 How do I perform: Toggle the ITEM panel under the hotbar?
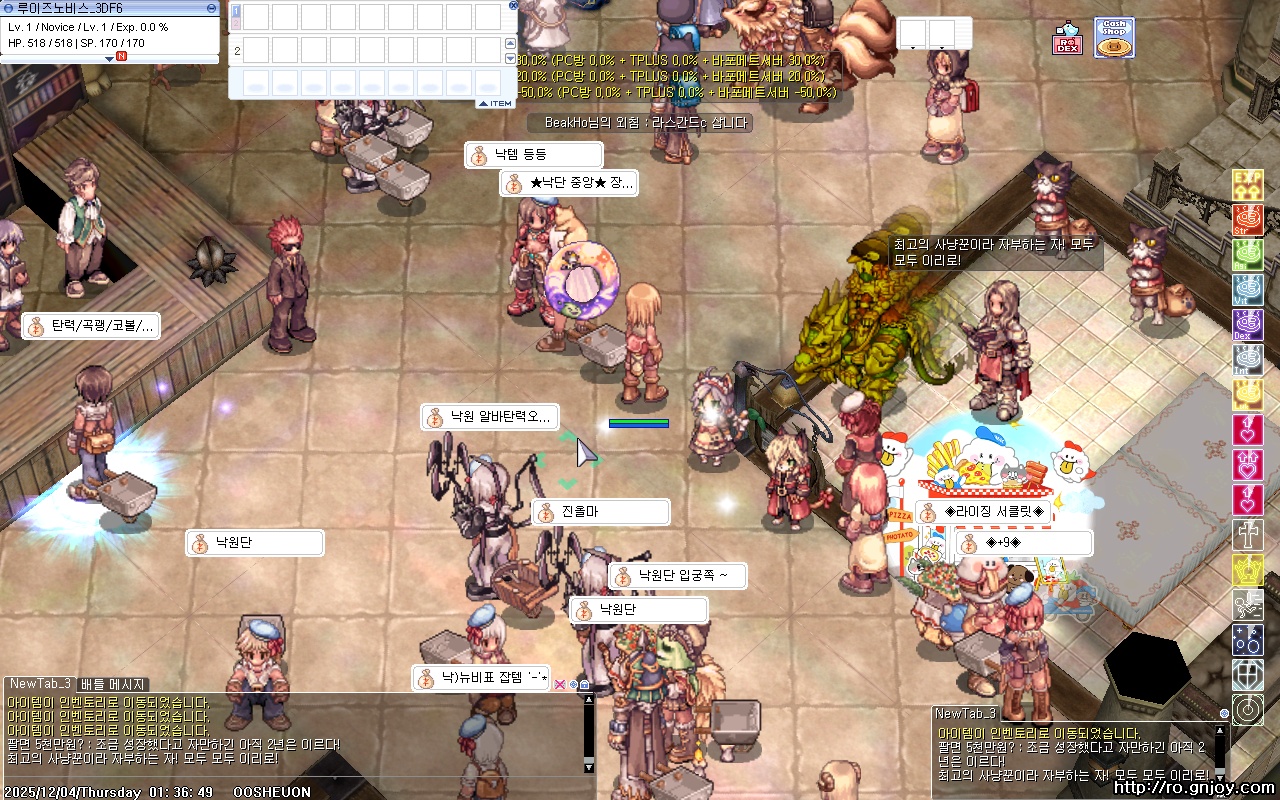[x=495, y=103]
